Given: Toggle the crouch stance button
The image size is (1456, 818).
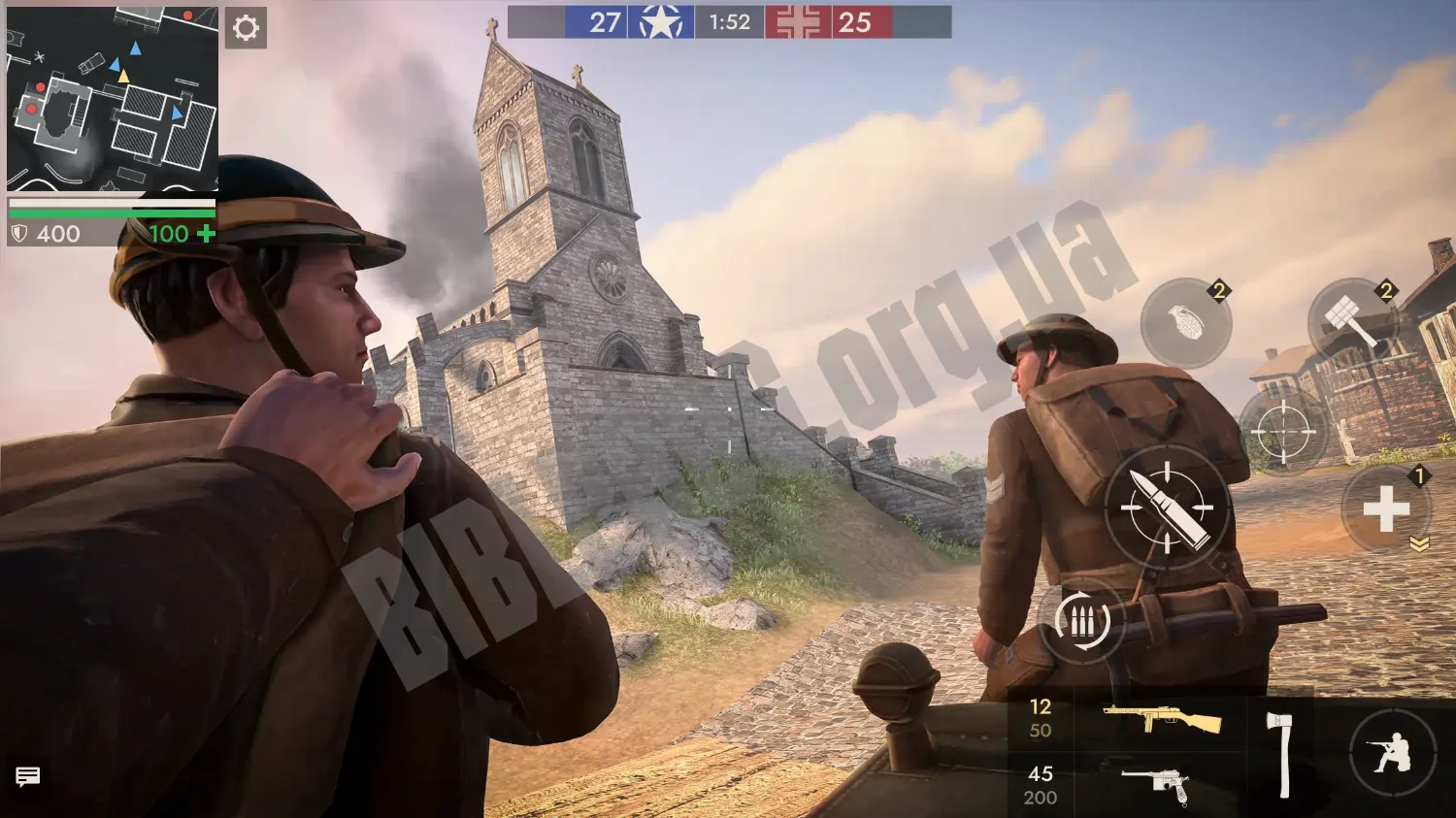Looking at the screenshot, I should point(1392,754).
